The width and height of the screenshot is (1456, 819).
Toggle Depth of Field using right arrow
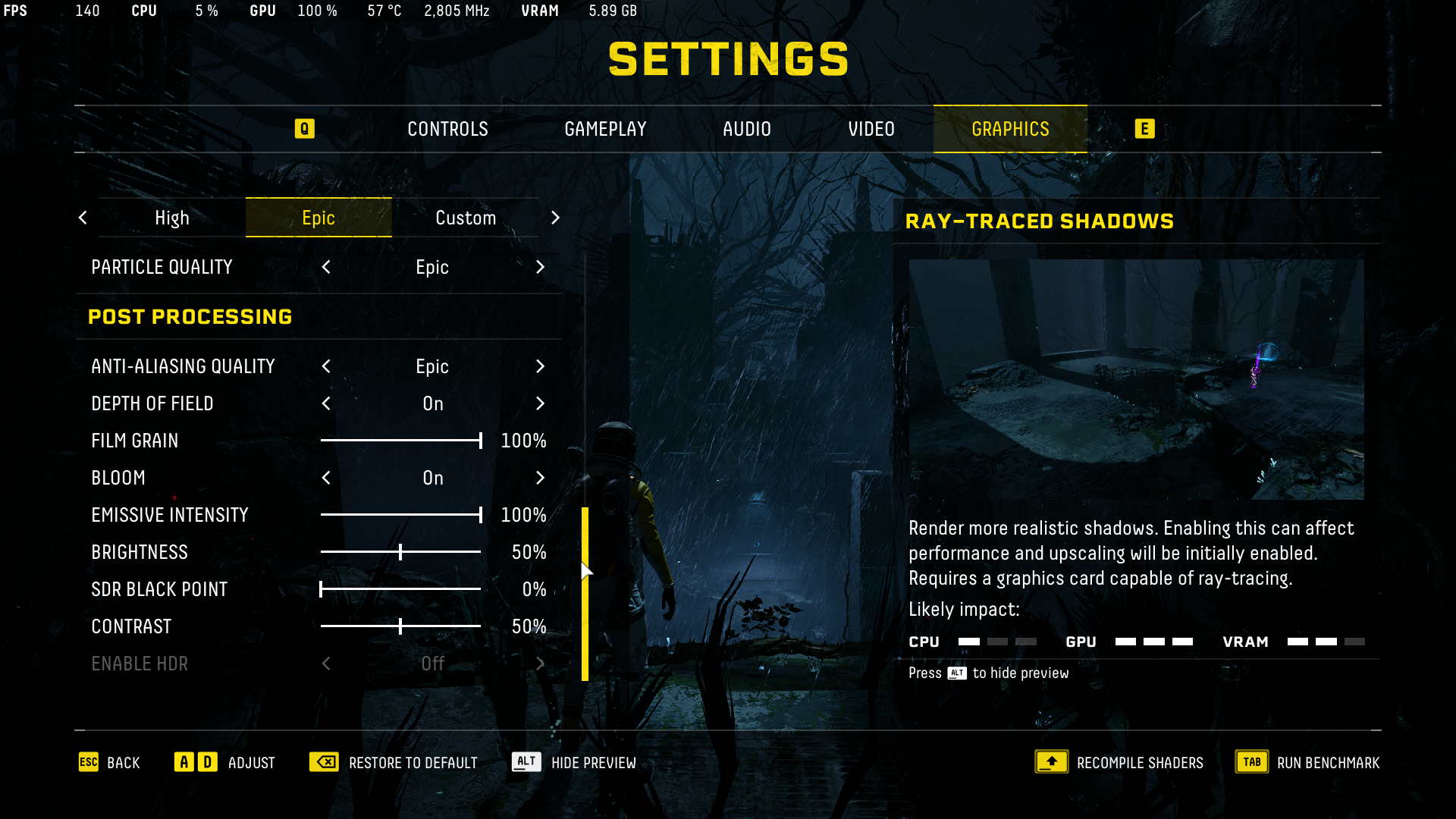pos(540,404)
